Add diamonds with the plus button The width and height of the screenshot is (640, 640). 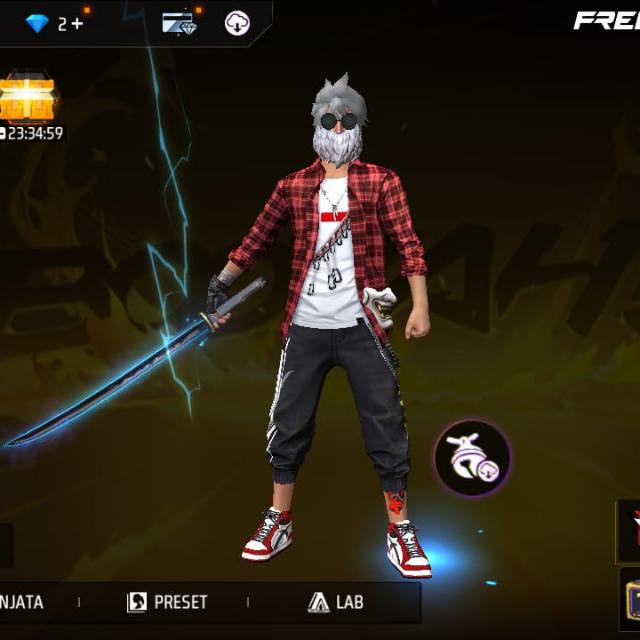point(77,23)
